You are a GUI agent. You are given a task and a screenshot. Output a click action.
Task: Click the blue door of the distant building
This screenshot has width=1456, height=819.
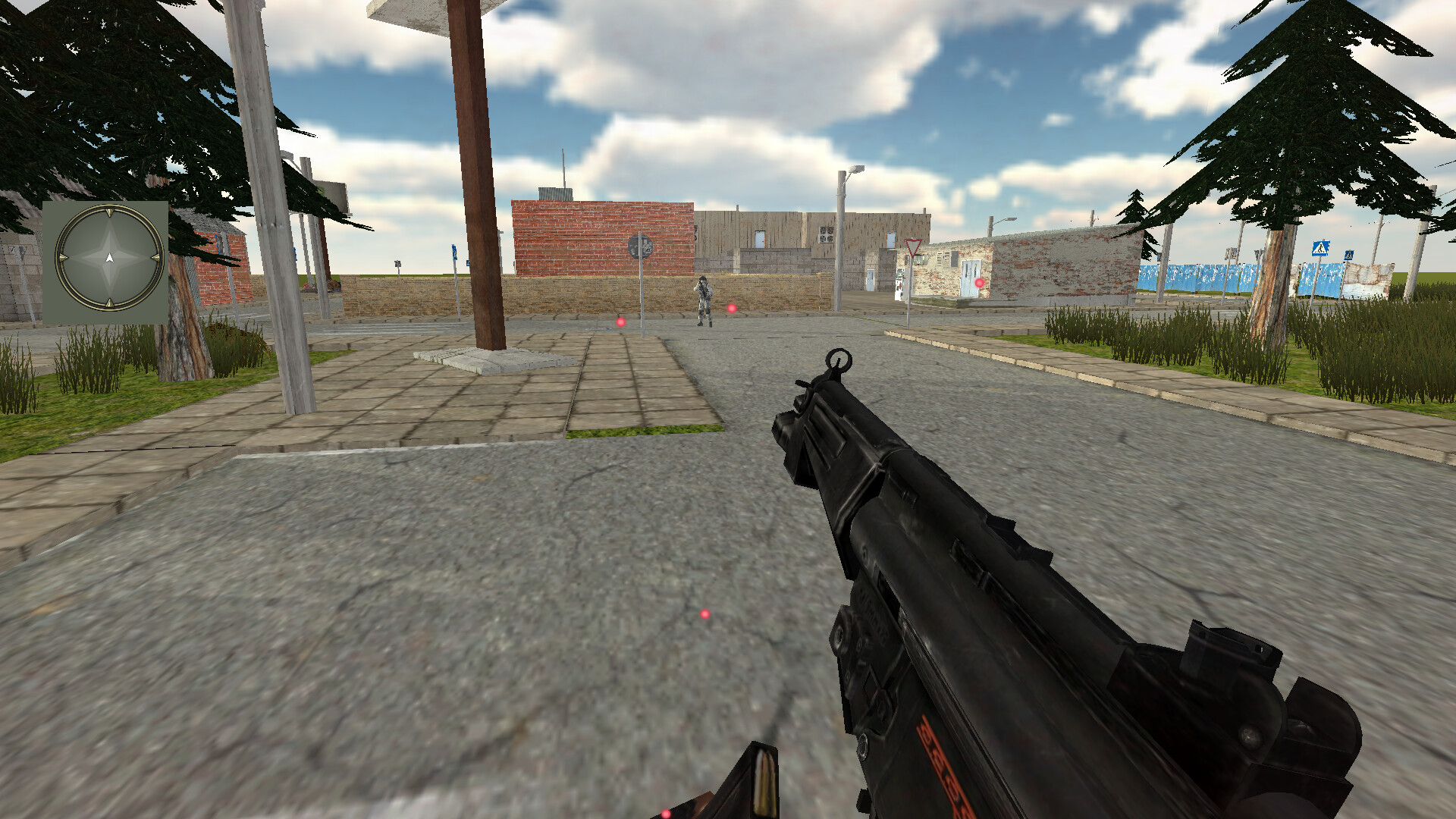tap(870, 279)
